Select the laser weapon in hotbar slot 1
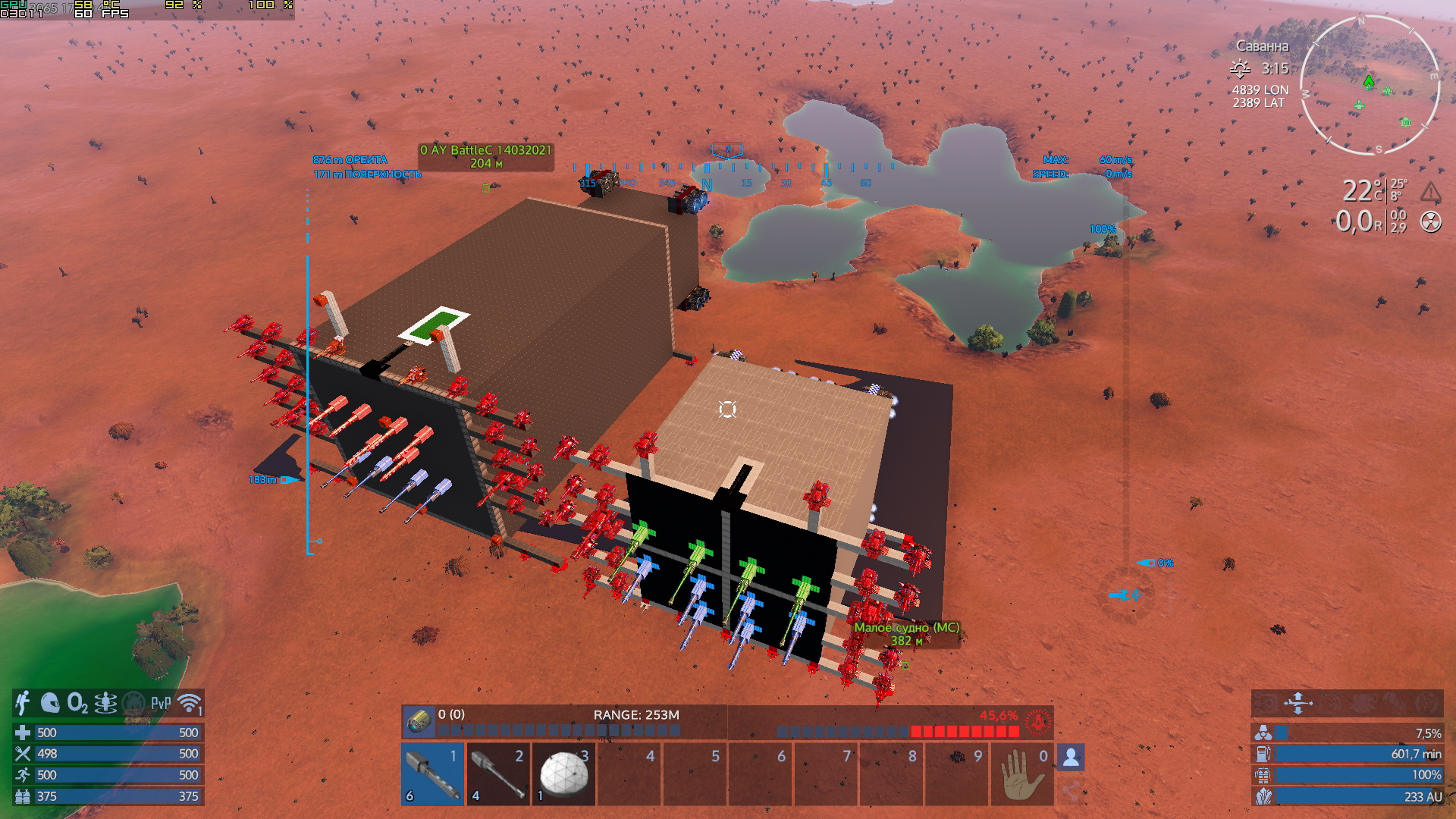Viewport: 1456px width, 819px height. pyautogui.click(x=432, y=774)
